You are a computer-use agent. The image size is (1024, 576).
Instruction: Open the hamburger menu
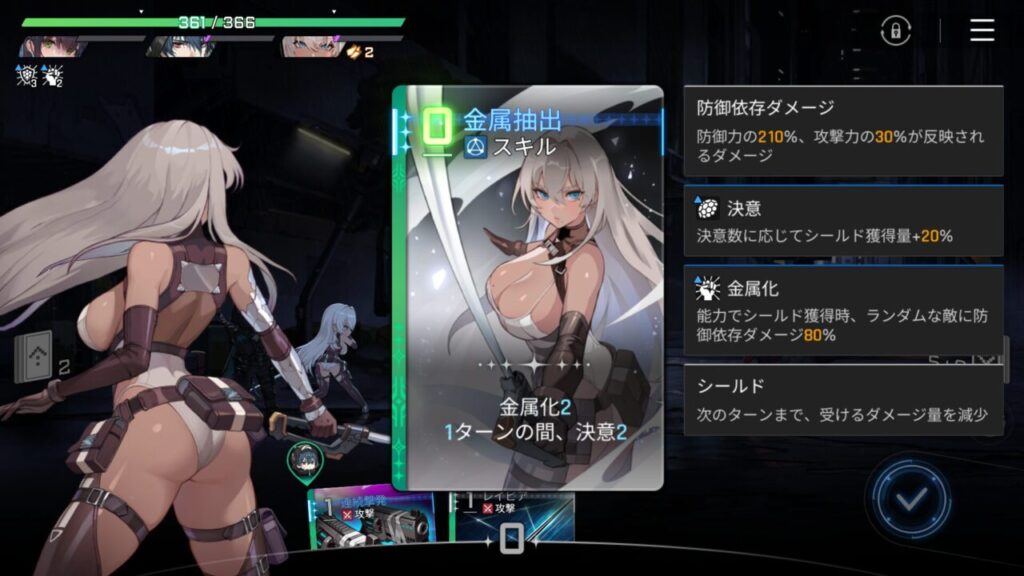click(x=982, y=31)
